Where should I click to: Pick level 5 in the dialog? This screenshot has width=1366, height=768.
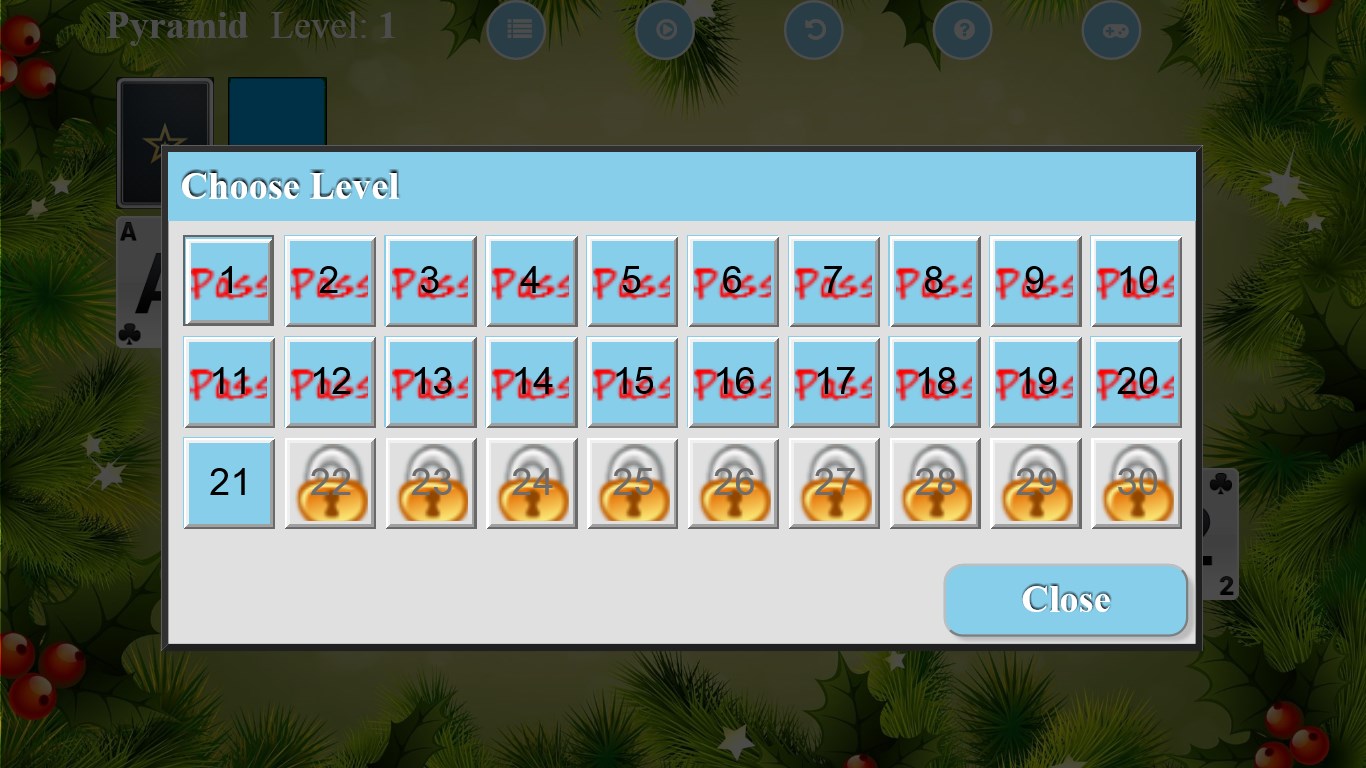[x=632, y=280]
